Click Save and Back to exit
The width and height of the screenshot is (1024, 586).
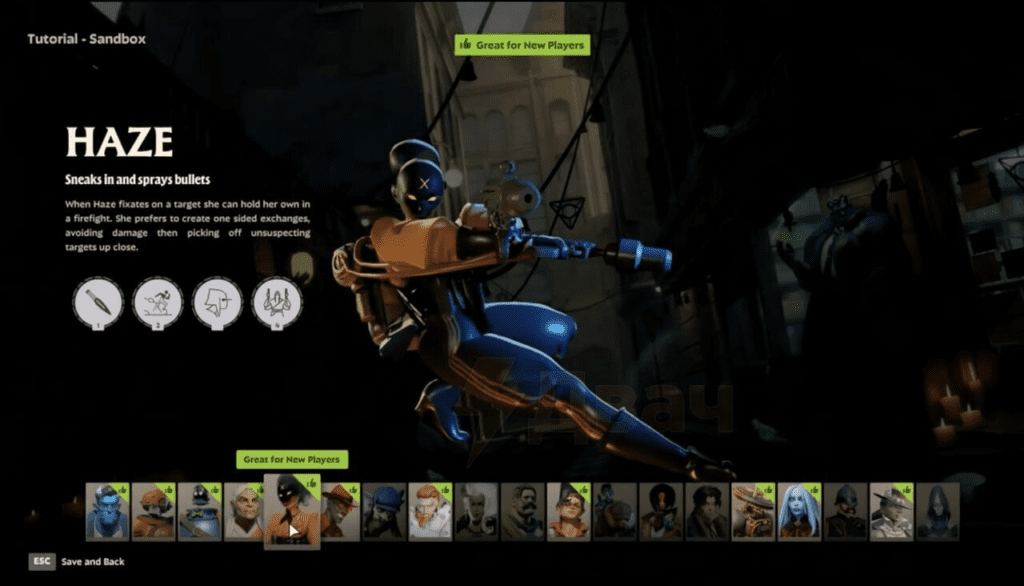click(x=78, y=562)
